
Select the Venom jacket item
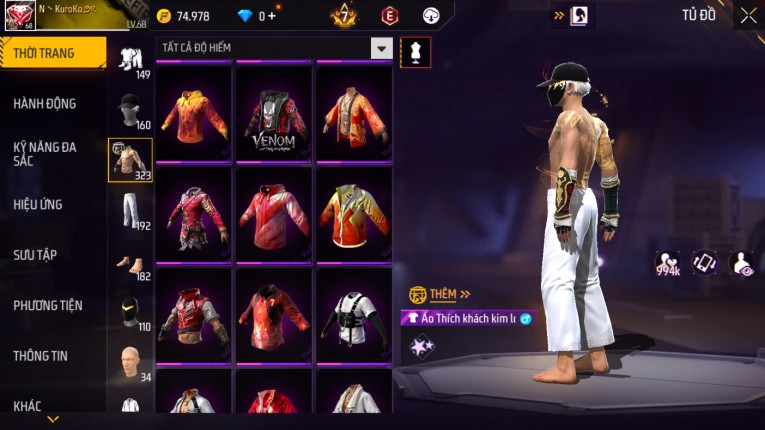point(273,115)
